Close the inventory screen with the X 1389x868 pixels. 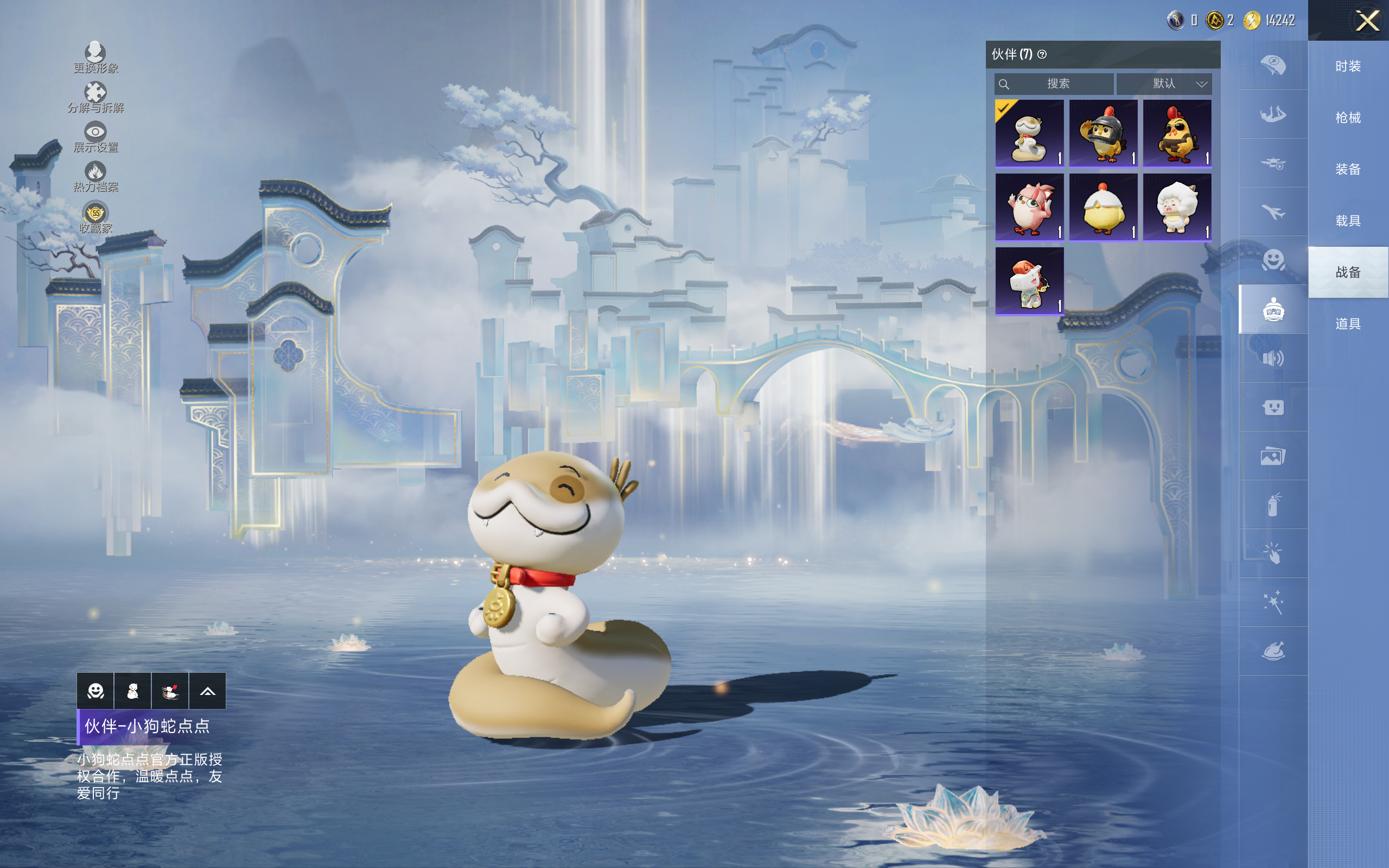click(1367, 21)
